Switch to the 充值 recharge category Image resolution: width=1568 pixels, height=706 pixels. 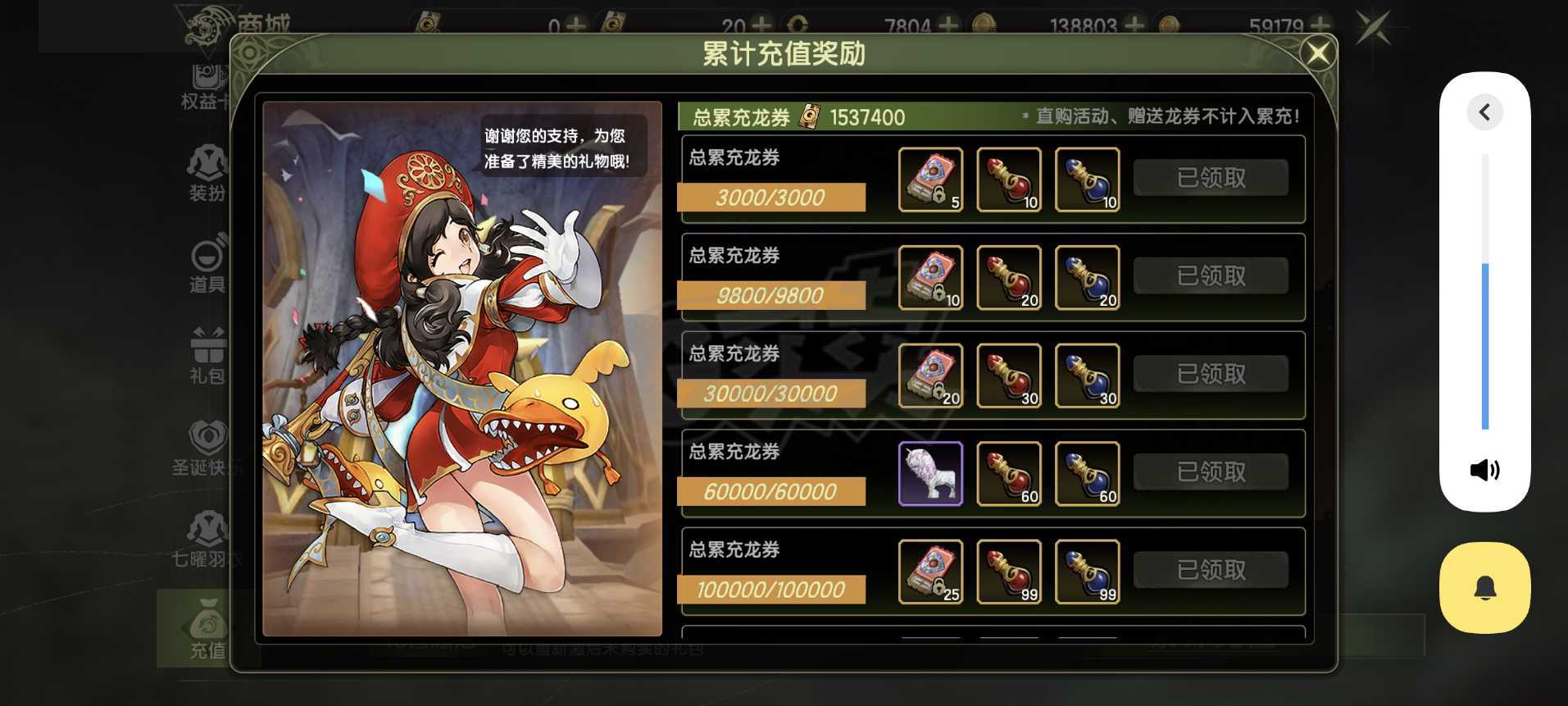point(207,630)
